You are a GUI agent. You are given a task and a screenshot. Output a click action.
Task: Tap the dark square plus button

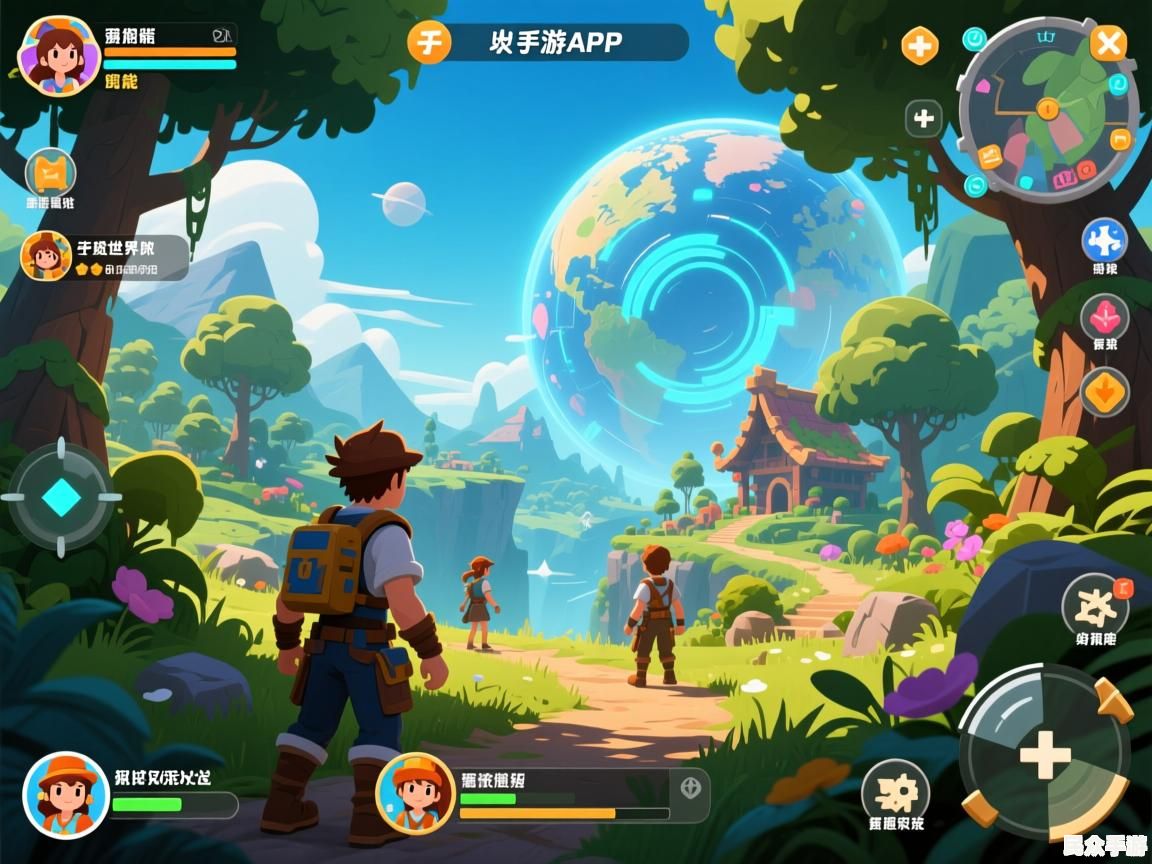coord(924,119)
